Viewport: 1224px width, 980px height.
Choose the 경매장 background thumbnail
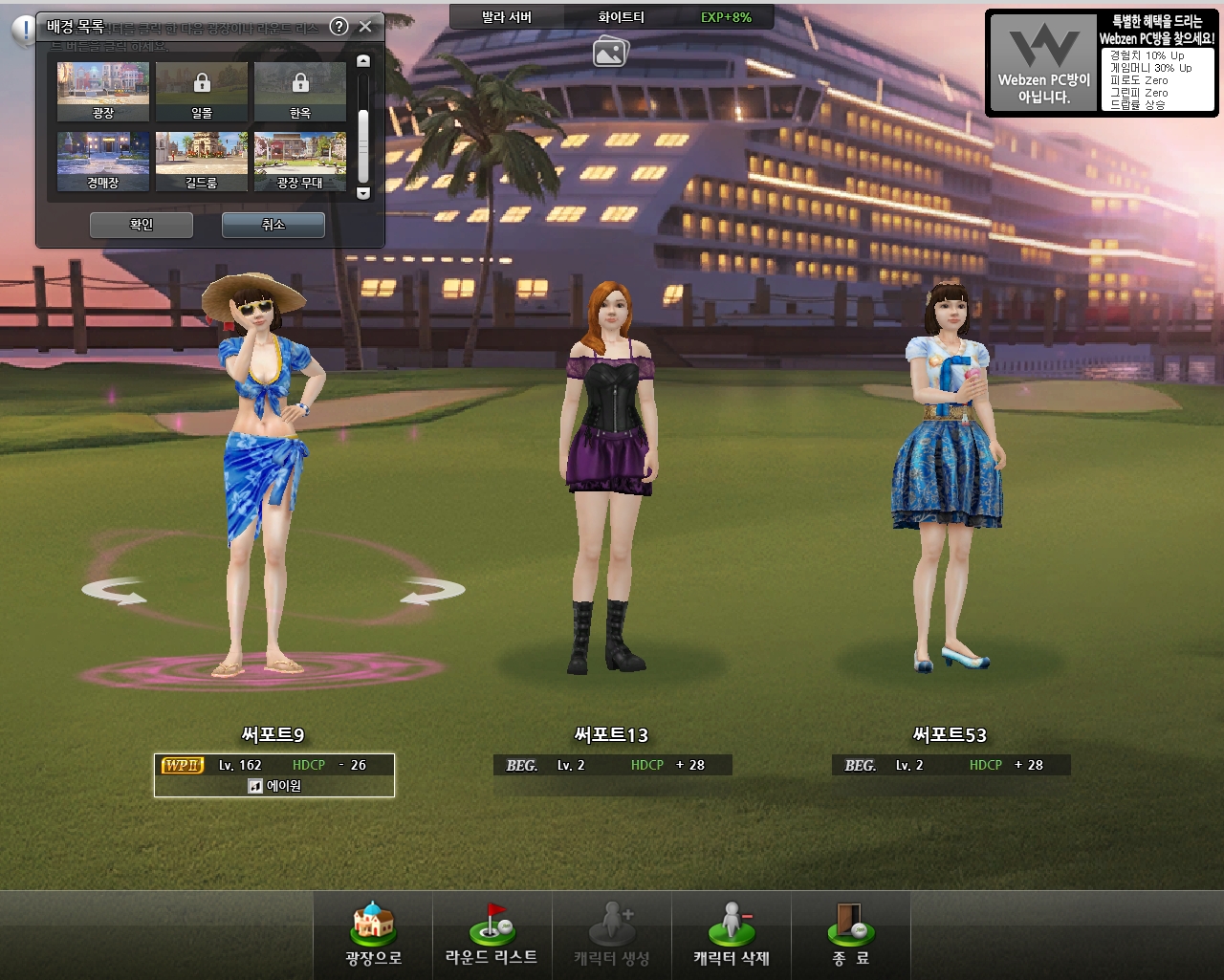pos(103,161)
